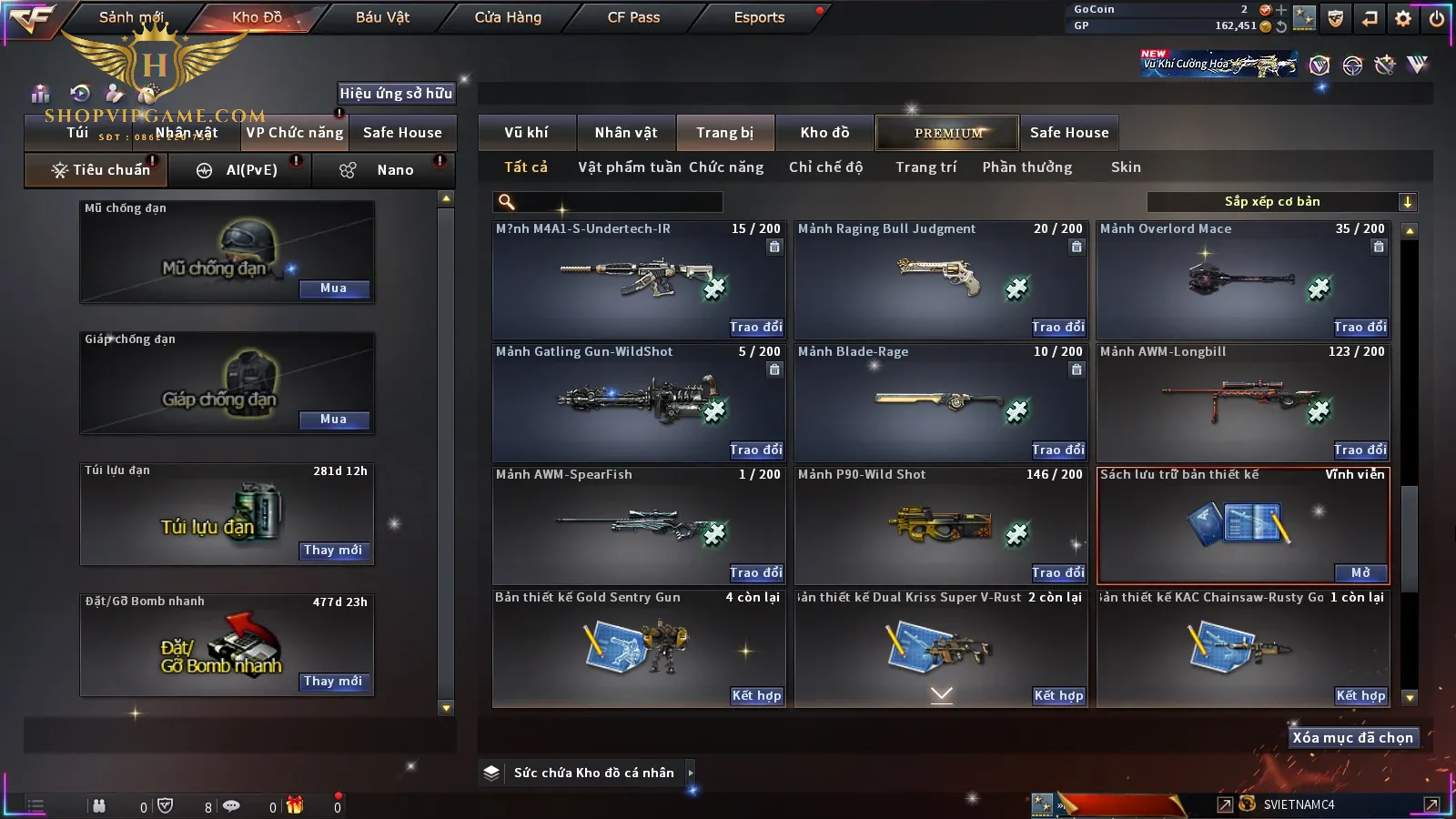
Task: Open the Esports menu
Action: click(x=759, y=17)
